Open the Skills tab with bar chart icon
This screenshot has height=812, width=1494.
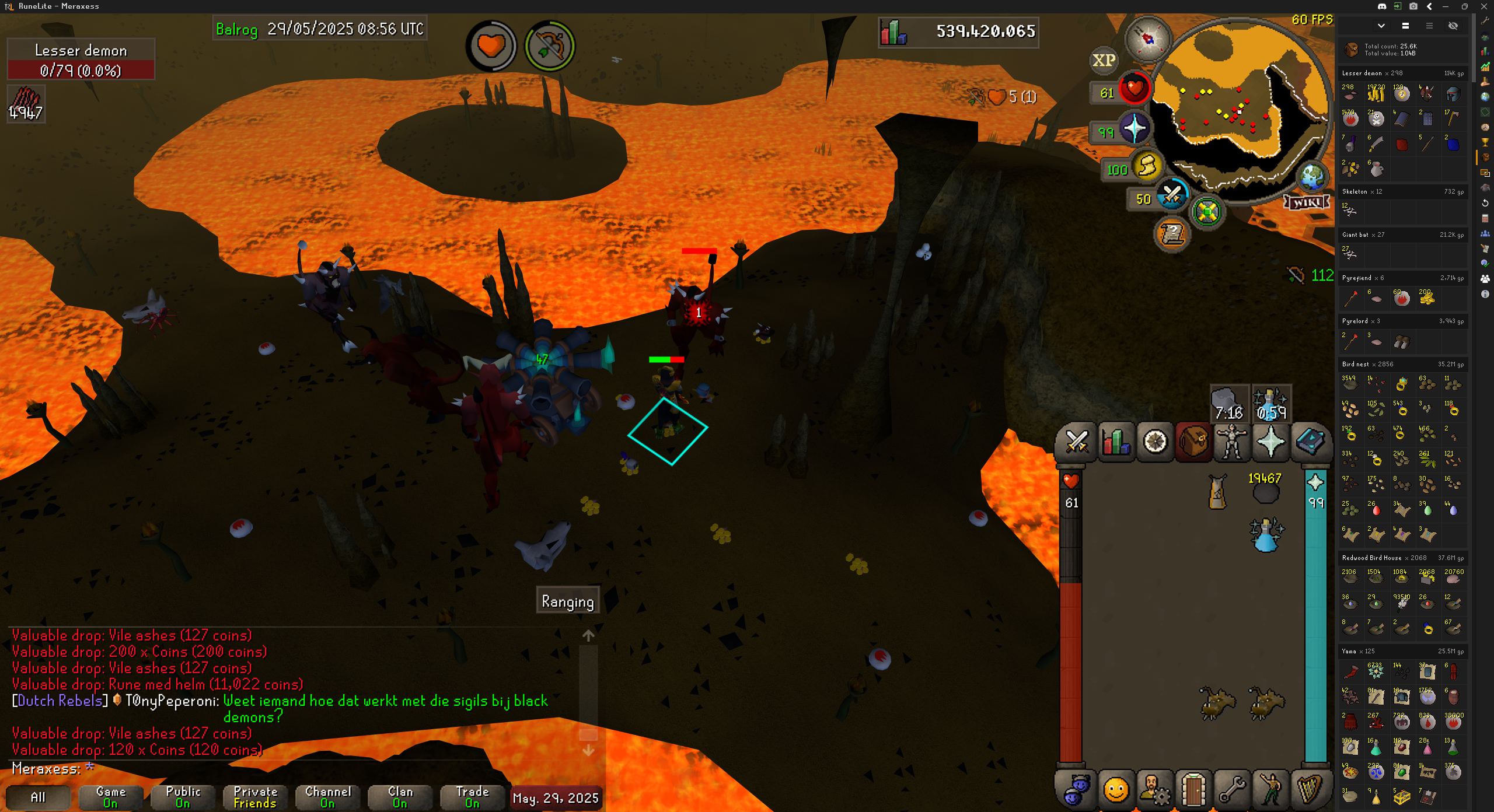(1115, 442)
